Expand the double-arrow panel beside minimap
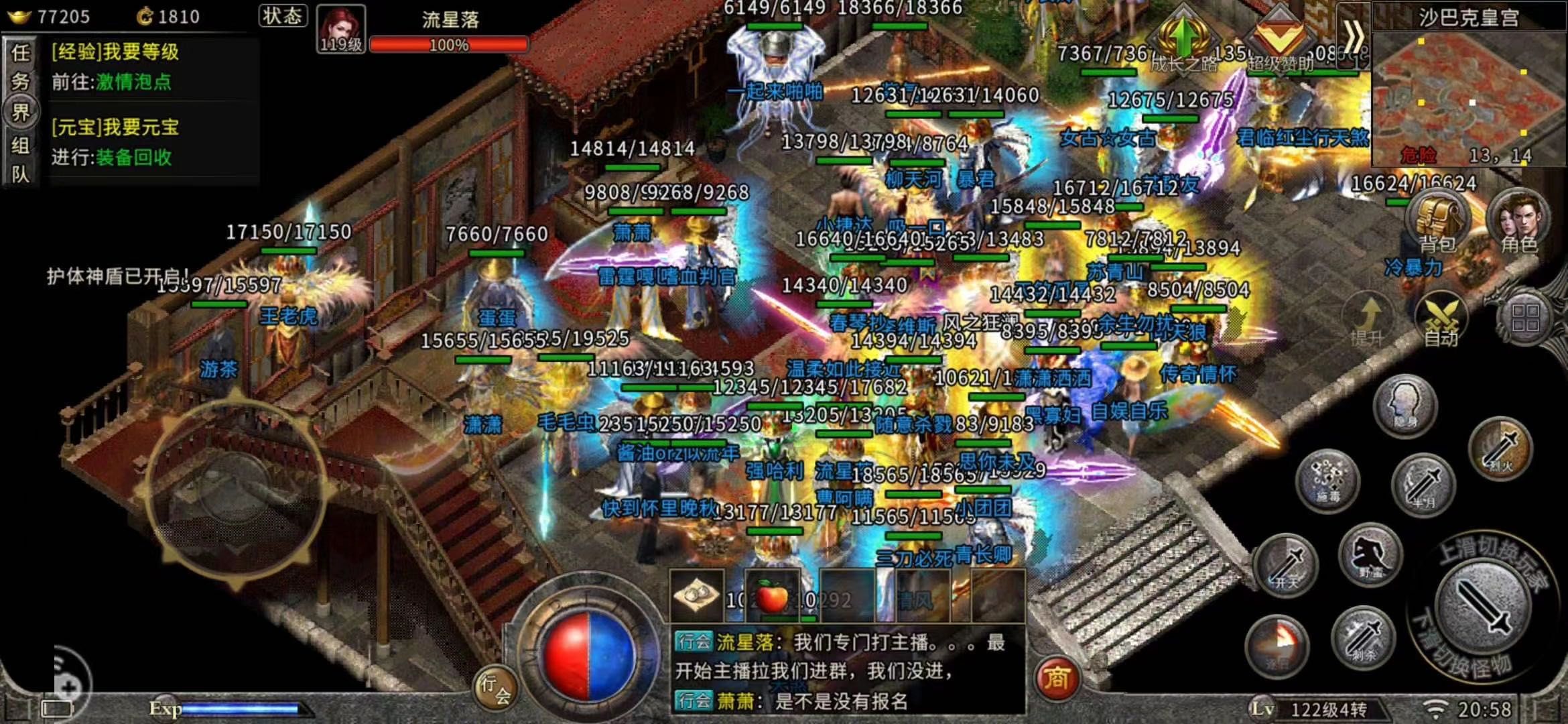Viewport: 1568px width, 724px height. (x=1353, y=36)
